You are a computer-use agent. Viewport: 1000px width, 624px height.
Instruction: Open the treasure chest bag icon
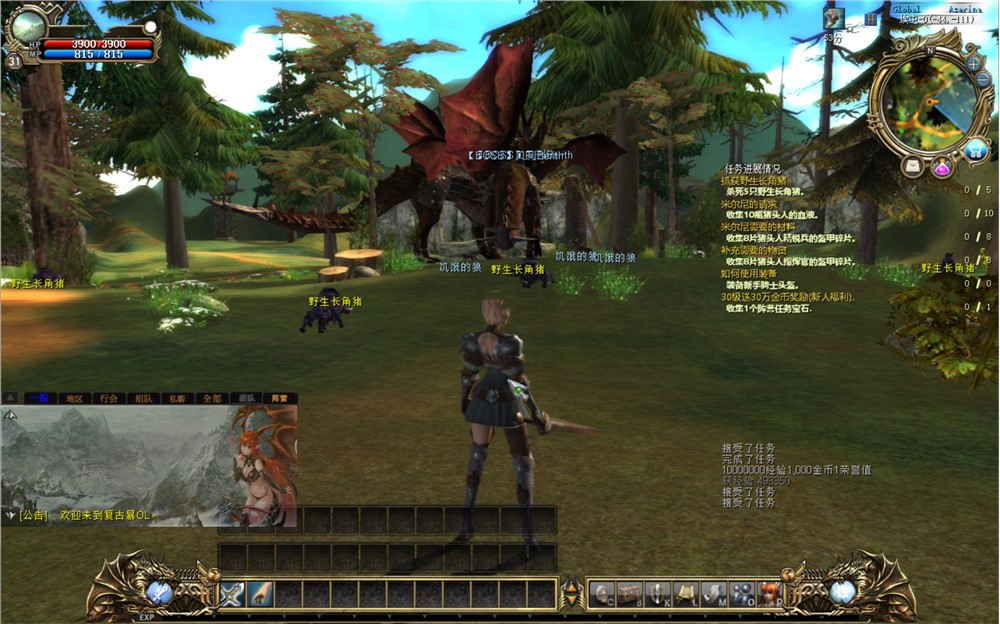[630, 593]
